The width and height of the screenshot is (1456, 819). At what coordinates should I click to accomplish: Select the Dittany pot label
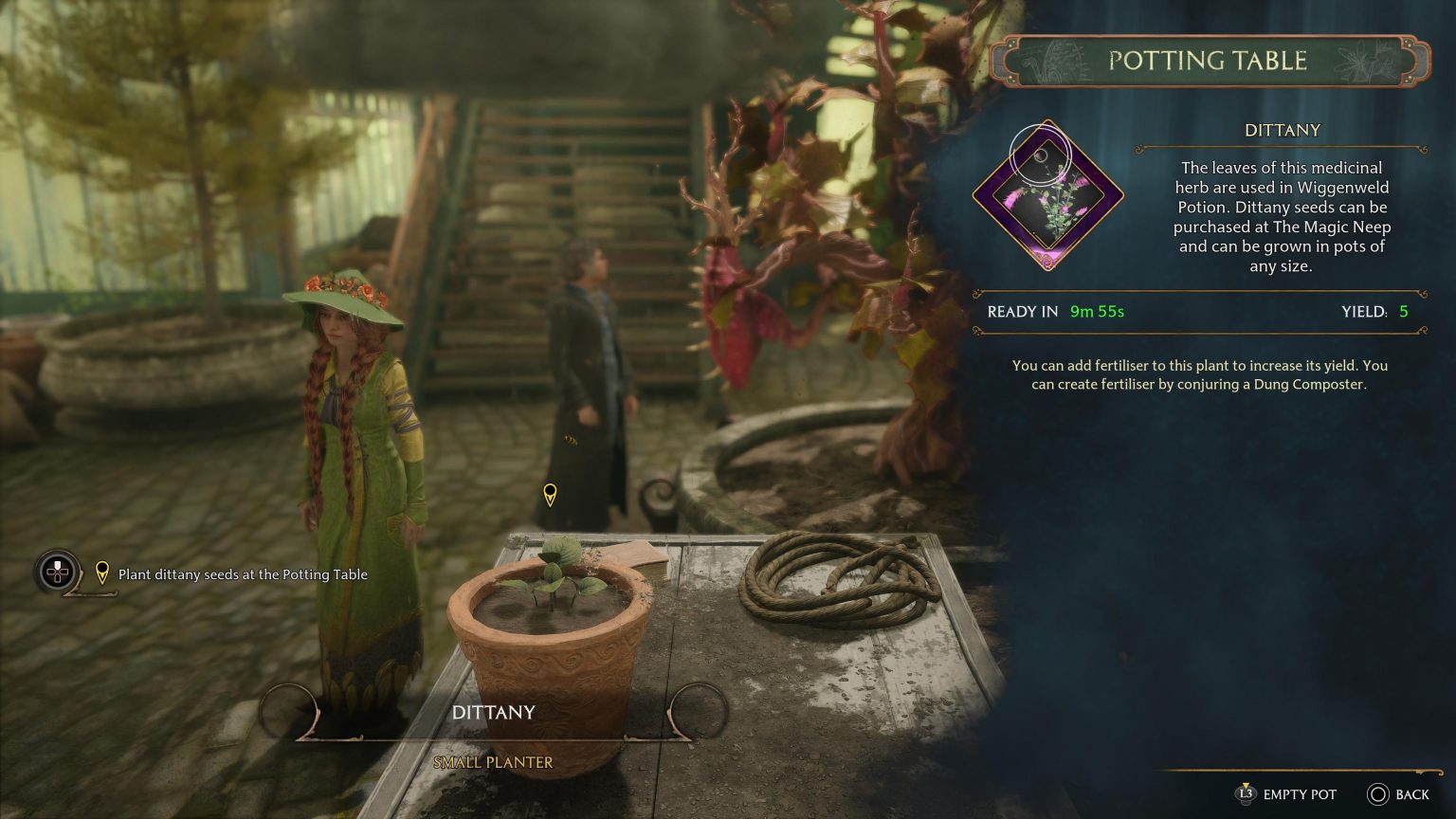click(x=493, y=712)
